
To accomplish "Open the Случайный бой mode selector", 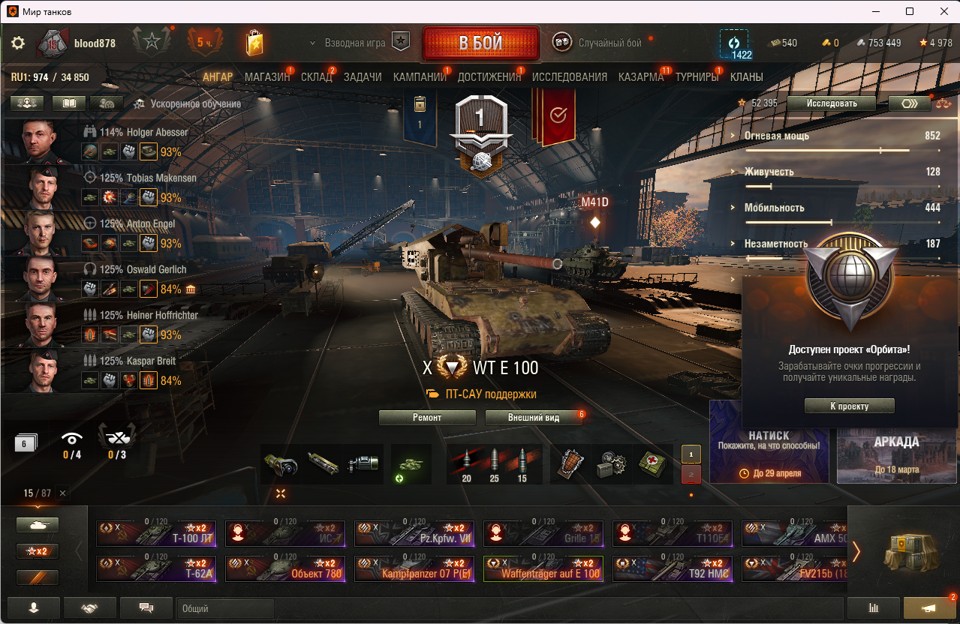I will click(610, 43).
